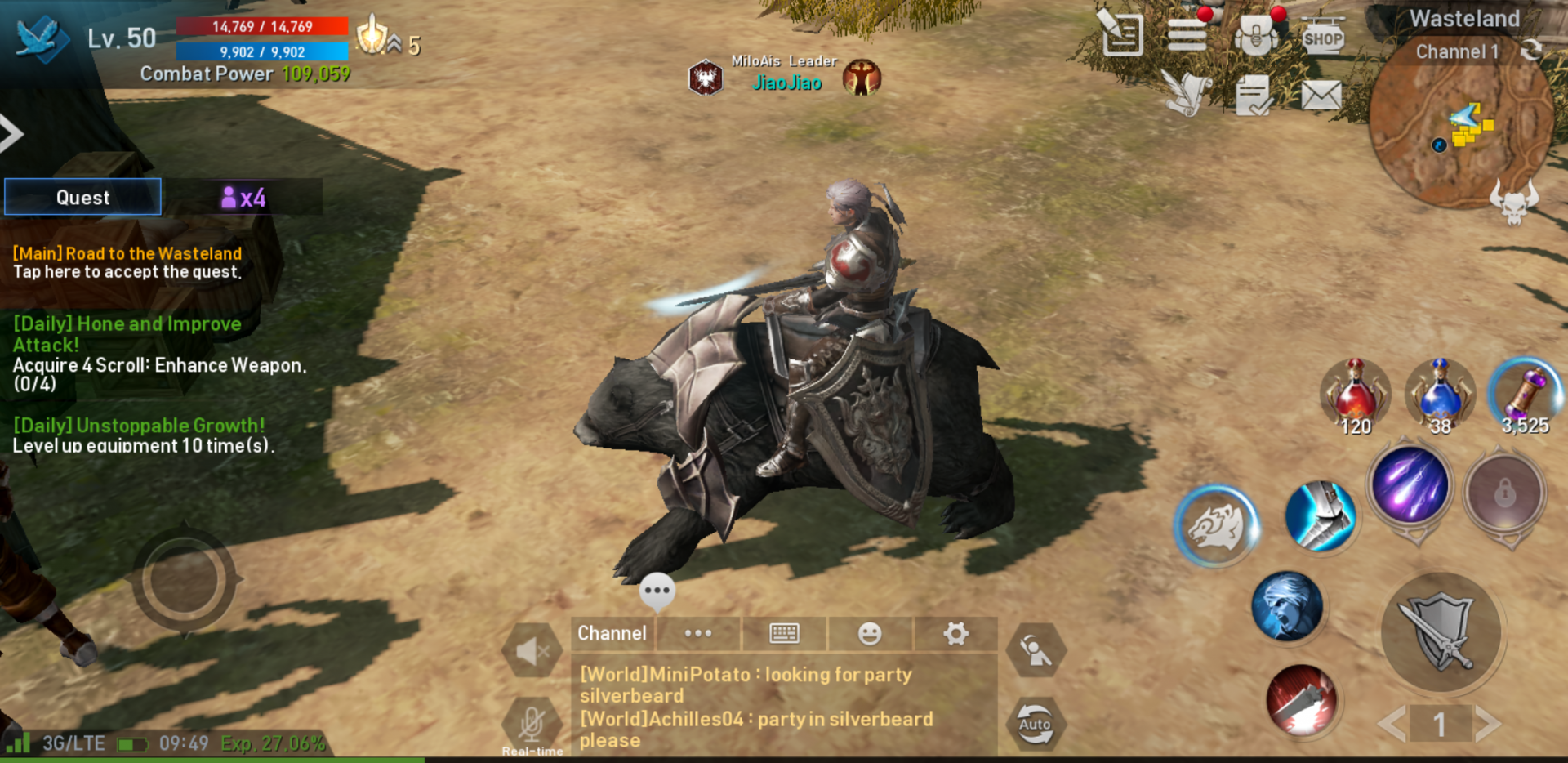
Task: Open the backpack inventory
Action: coord(1254,34)
